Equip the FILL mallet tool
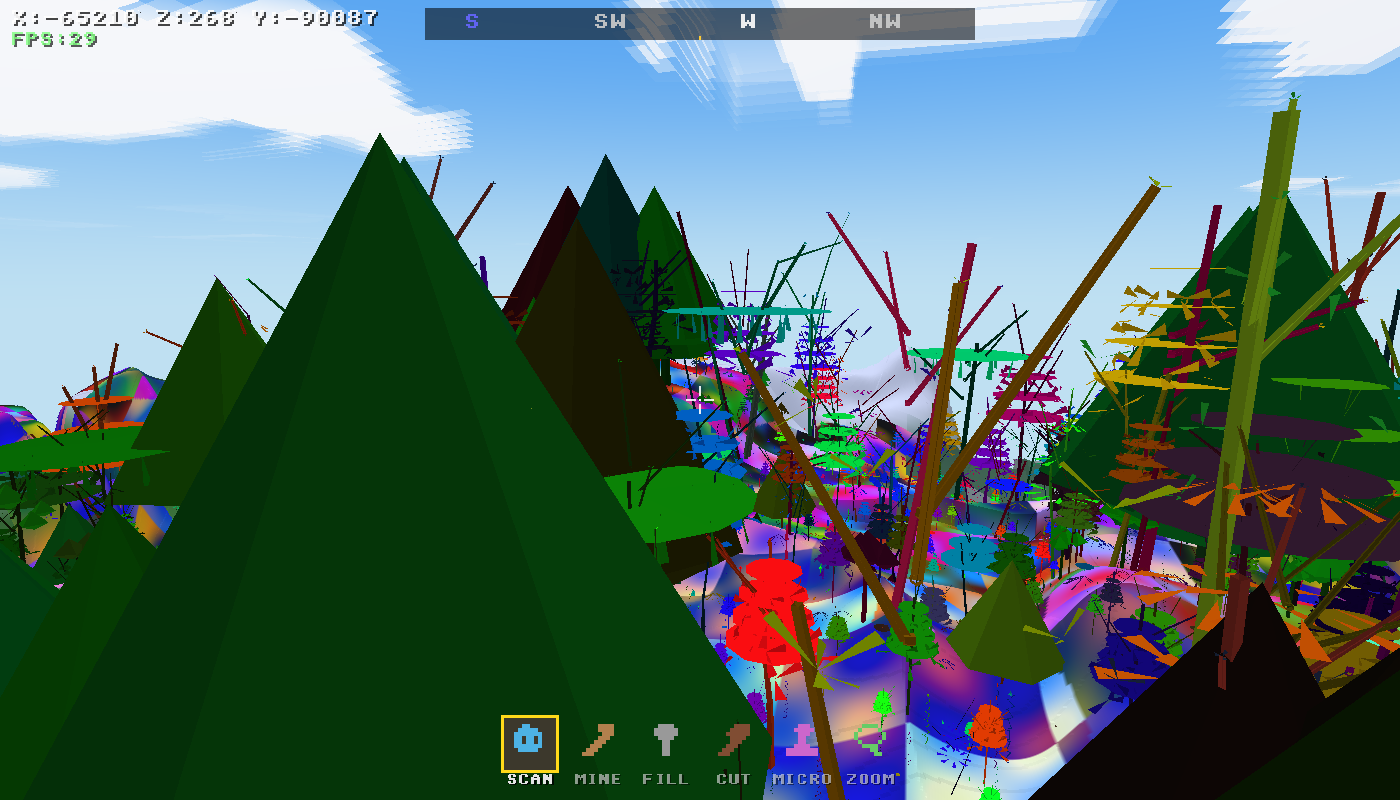The width and height of the screenshot is (1400, 800). [666, 741]
